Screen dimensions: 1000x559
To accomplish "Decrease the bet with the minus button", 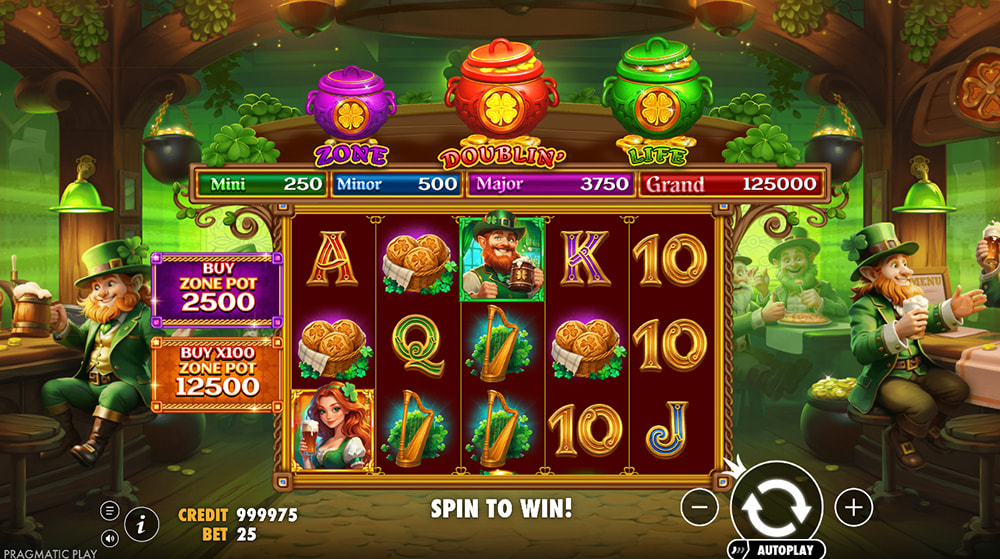I will [x=700, y=508].
